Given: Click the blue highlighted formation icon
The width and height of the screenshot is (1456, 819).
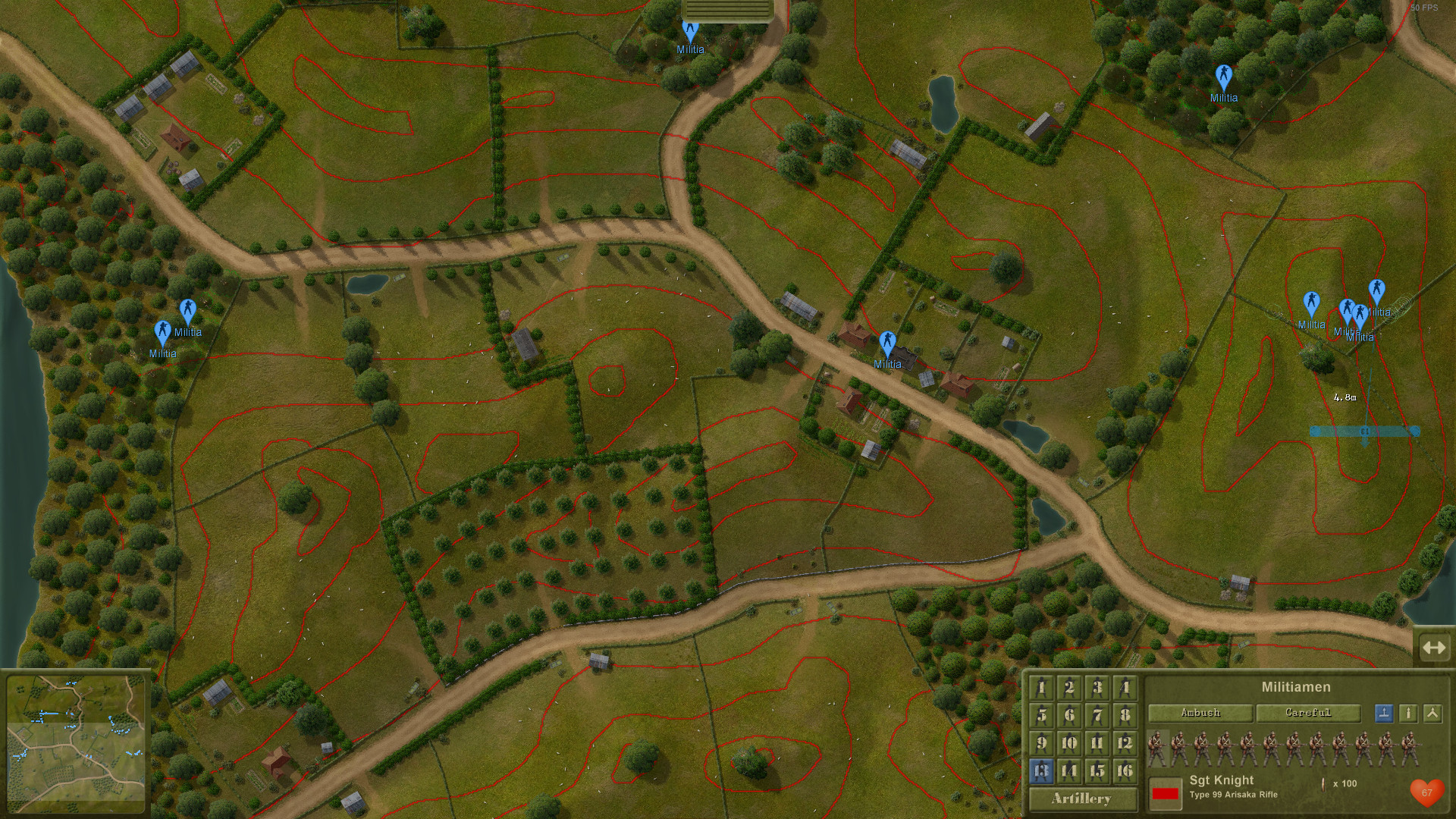Looking at the screenshot, I should point(1384,713).
